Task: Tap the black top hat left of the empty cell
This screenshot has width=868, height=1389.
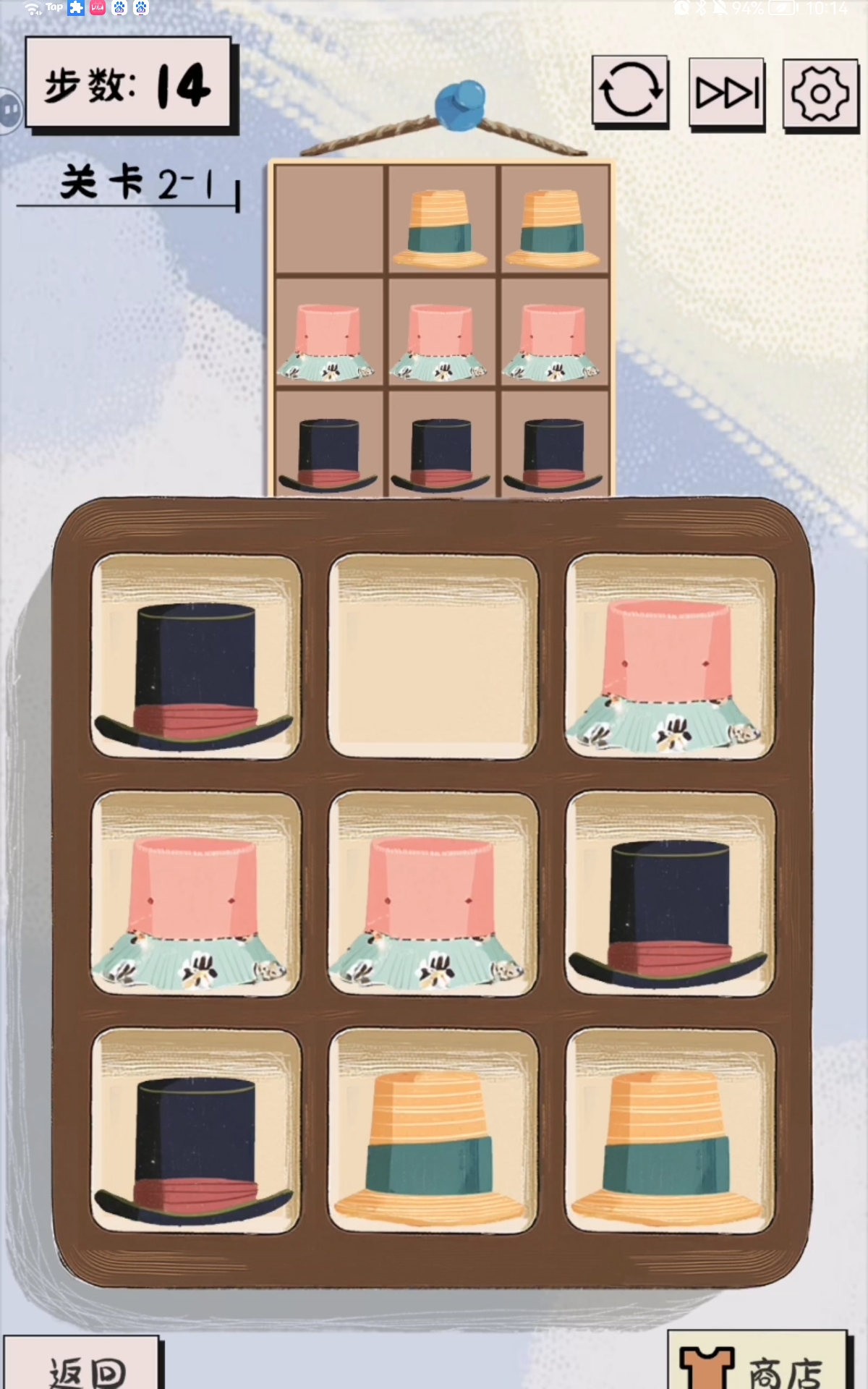Action: tap(195, 657)
